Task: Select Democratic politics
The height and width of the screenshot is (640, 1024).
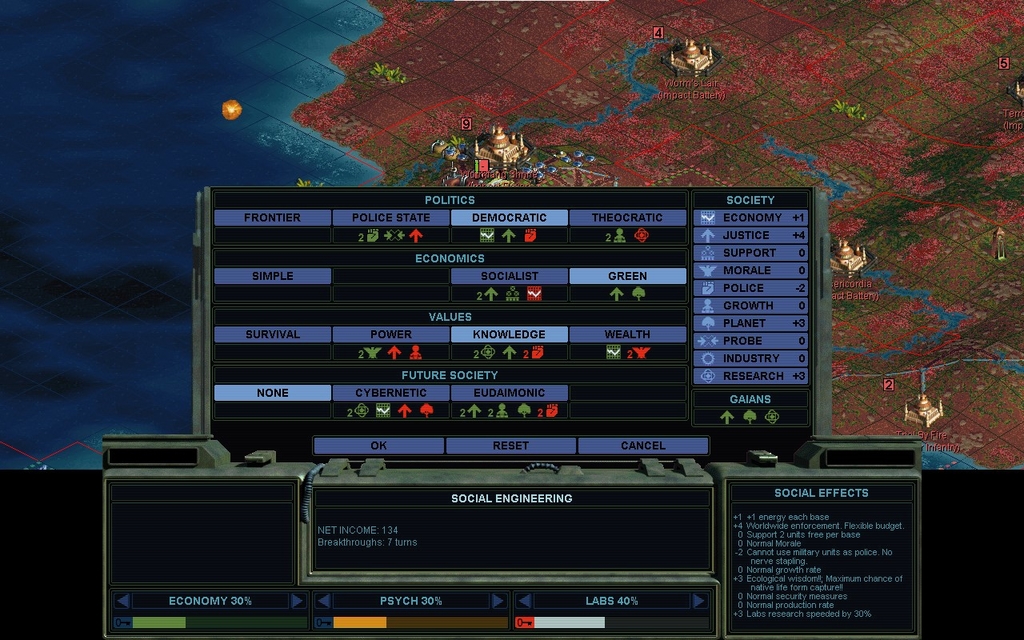Action: click(x=509, y=218)
